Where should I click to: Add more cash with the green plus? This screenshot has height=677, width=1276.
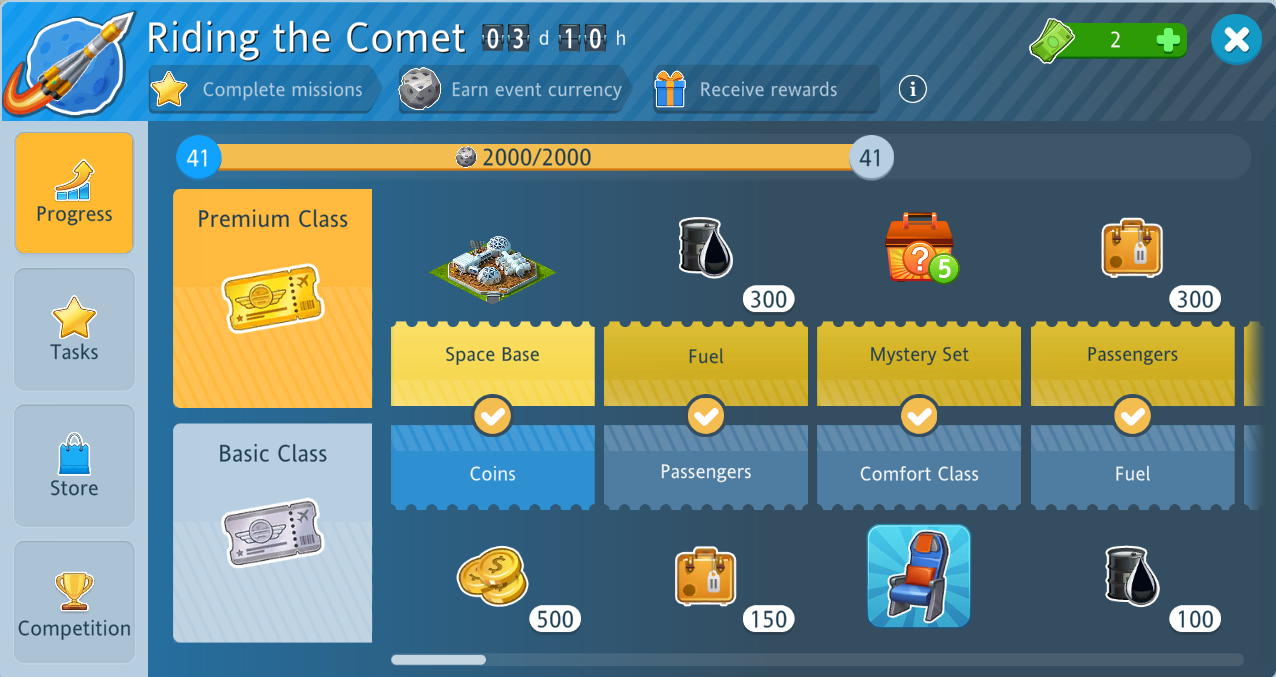pos(1167,41)
